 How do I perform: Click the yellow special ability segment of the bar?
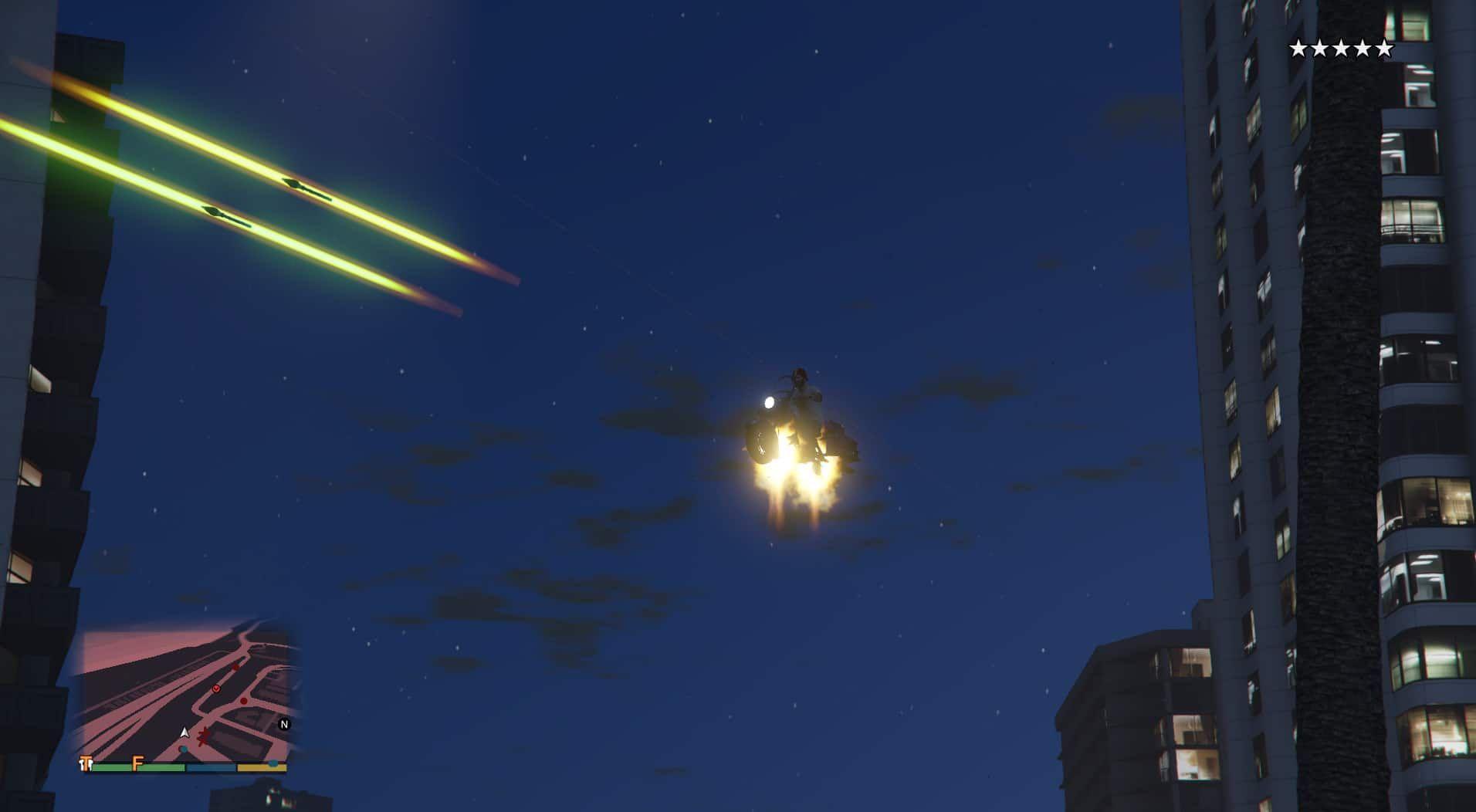tap(260, 767)
